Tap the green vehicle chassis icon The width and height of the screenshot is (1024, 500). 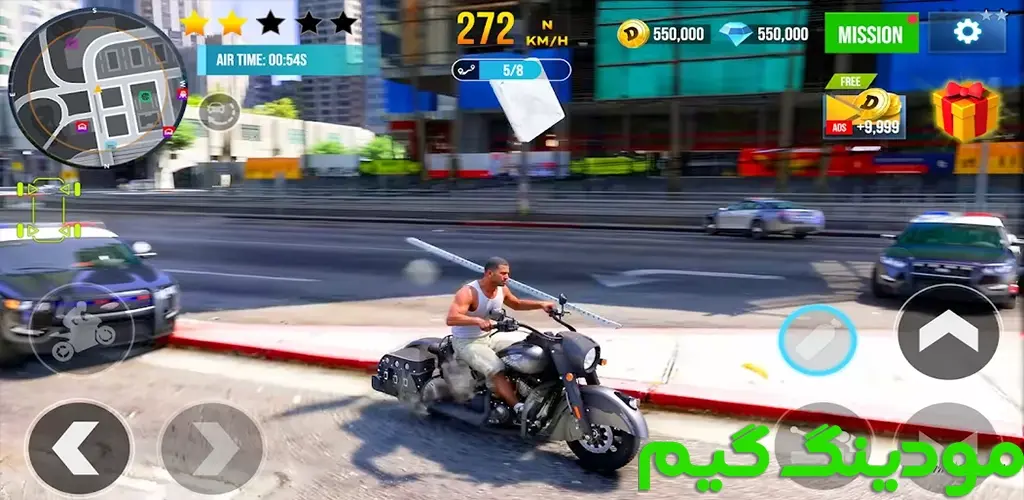(48, 208)
